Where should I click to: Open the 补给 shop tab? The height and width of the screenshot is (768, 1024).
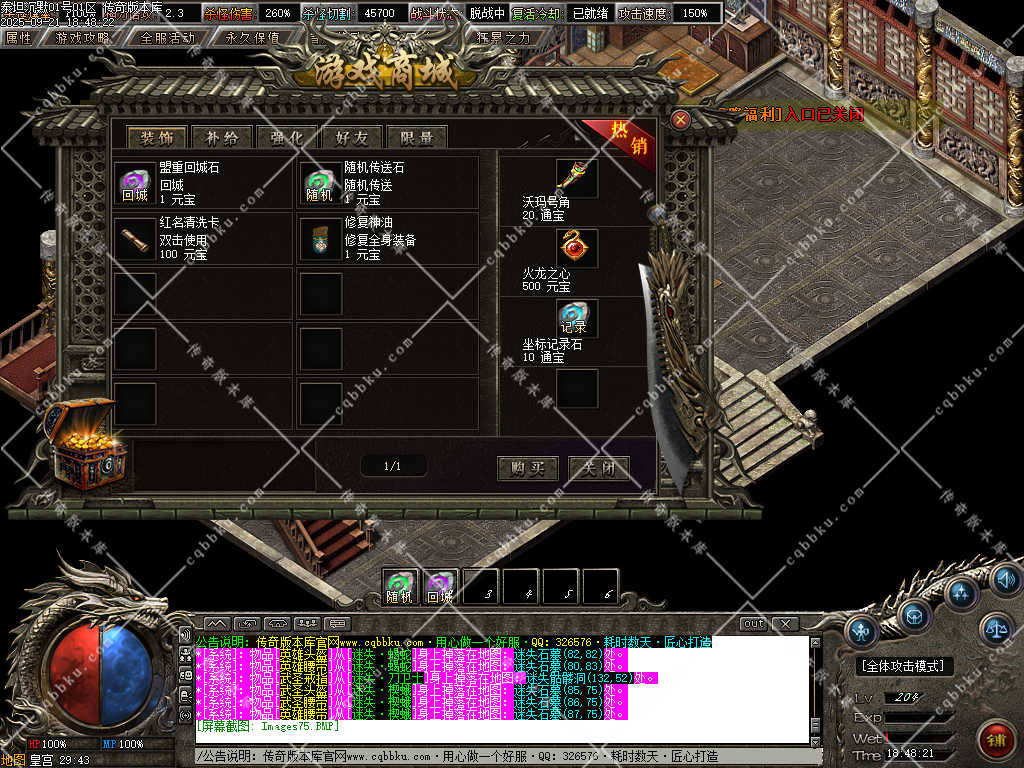coord(221,138)
